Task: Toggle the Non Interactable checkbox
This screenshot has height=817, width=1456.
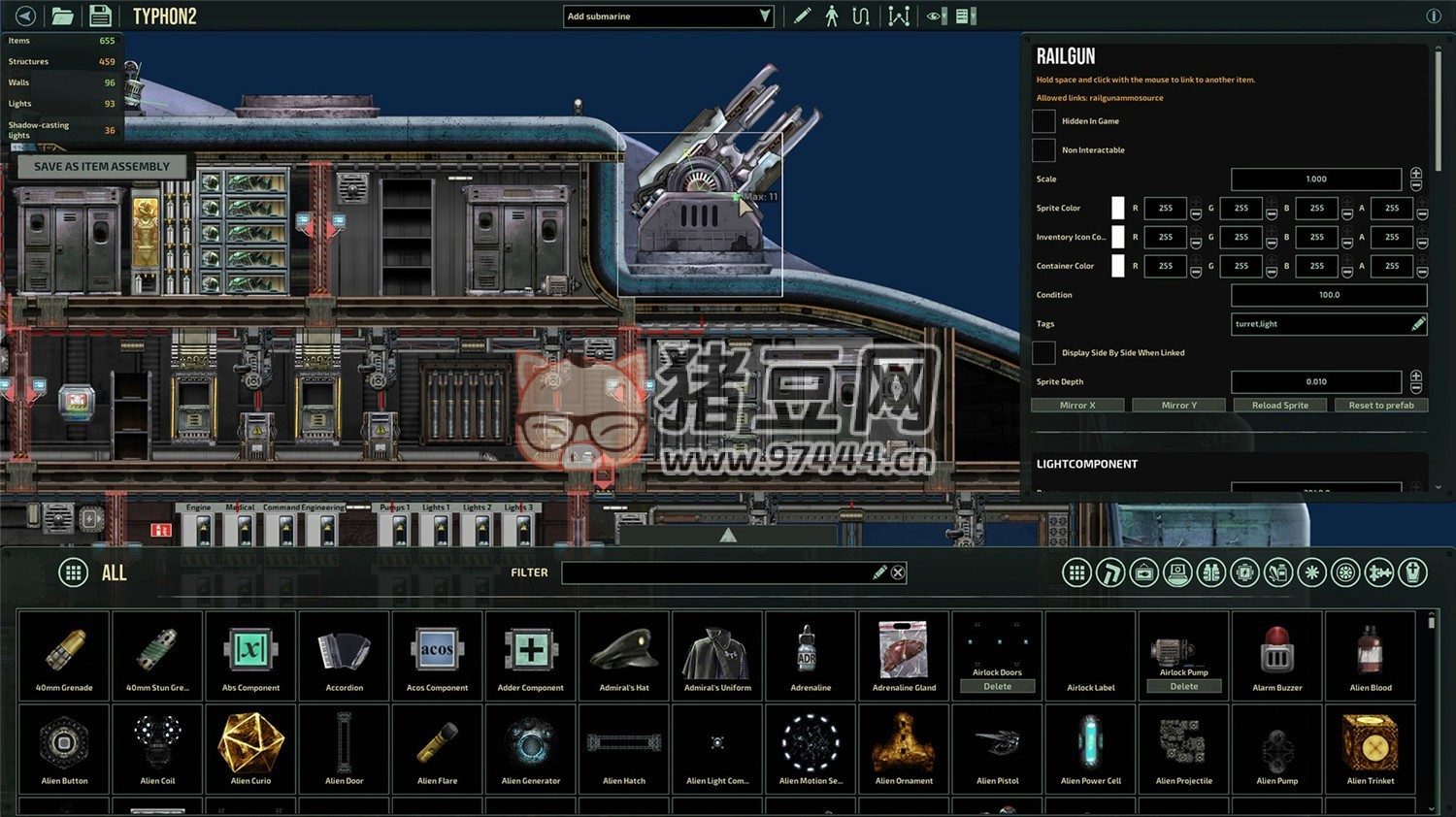Action: coord(1043,150)
